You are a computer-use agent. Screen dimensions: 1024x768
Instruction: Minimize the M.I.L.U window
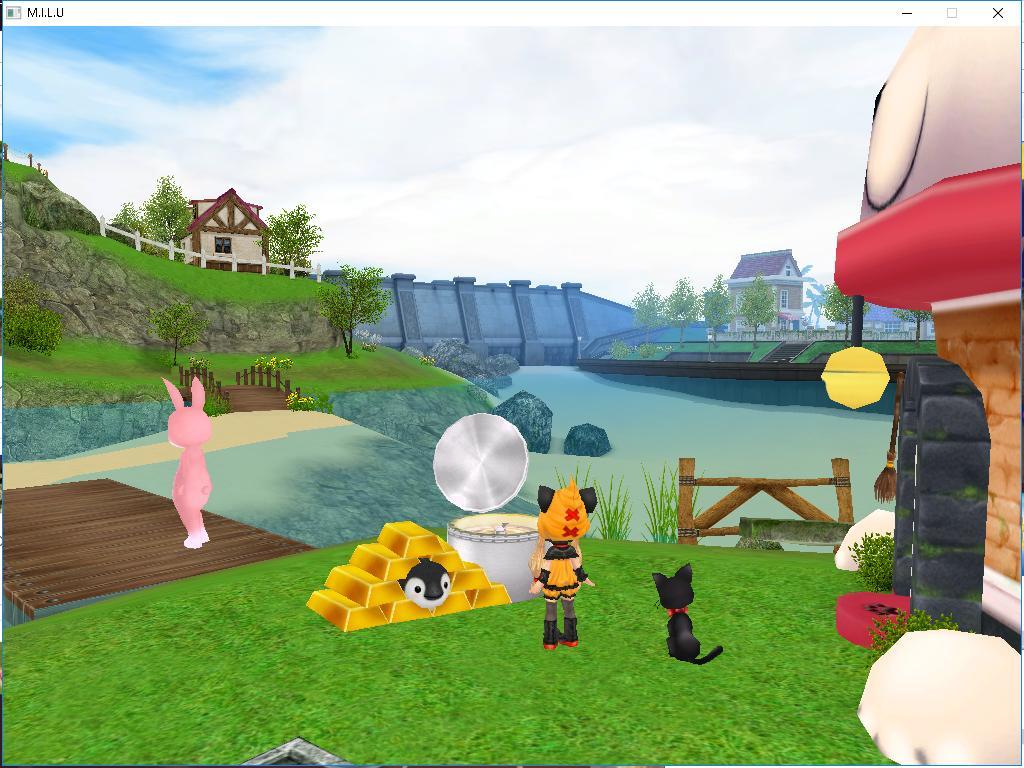click(x=907, y=13)
